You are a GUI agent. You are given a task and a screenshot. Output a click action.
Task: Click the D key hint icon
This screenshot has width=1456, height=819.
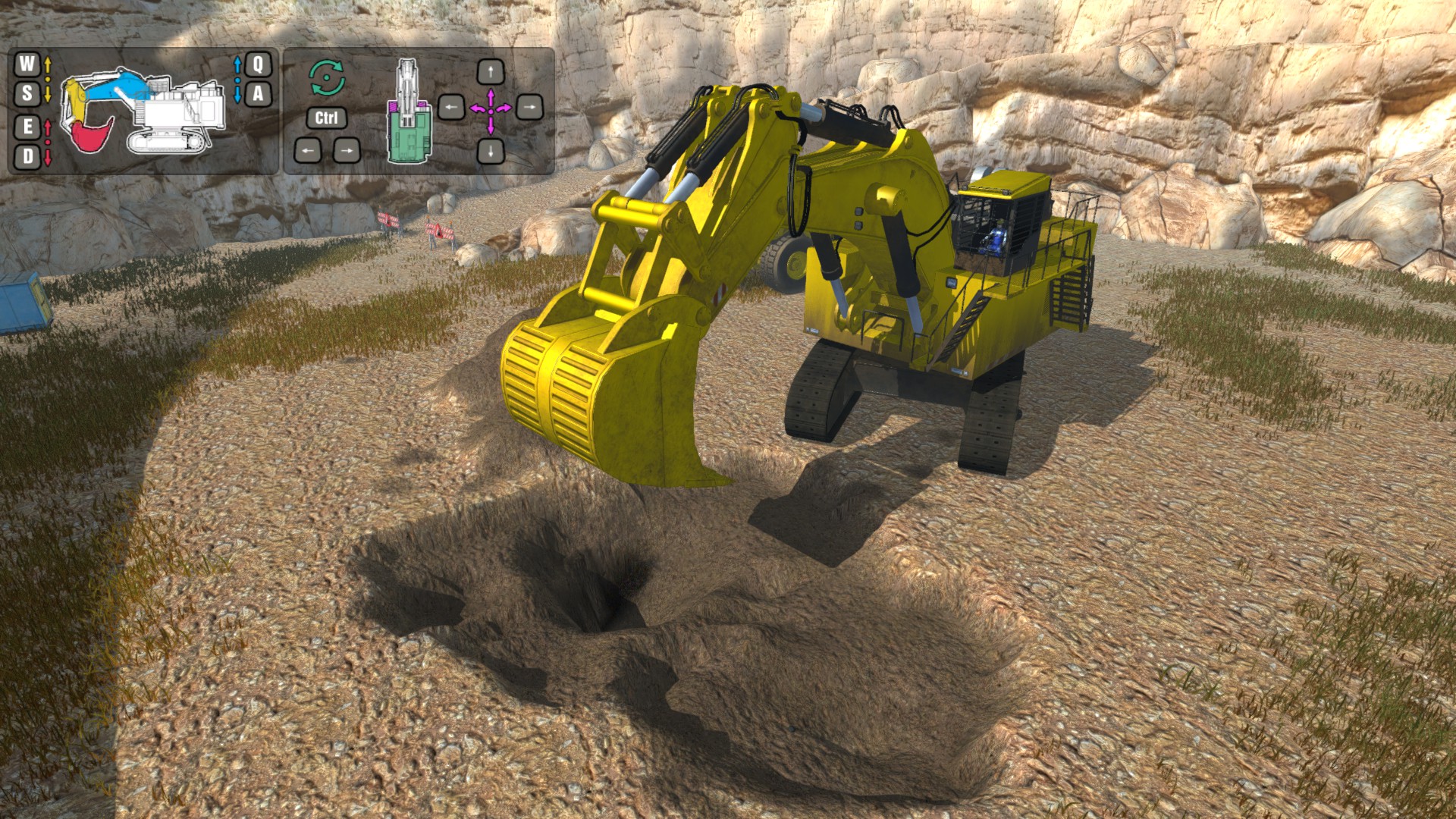click(27, 156)
